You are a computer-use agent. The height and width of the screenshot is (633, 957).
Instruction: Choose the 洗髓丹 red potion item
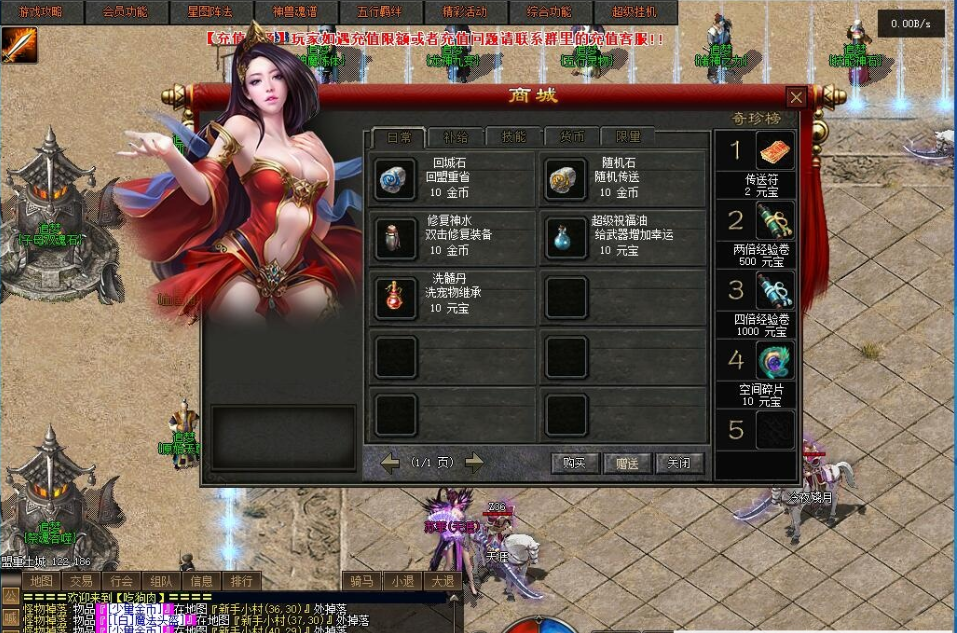pyautogui.click(x=394, y=297)
